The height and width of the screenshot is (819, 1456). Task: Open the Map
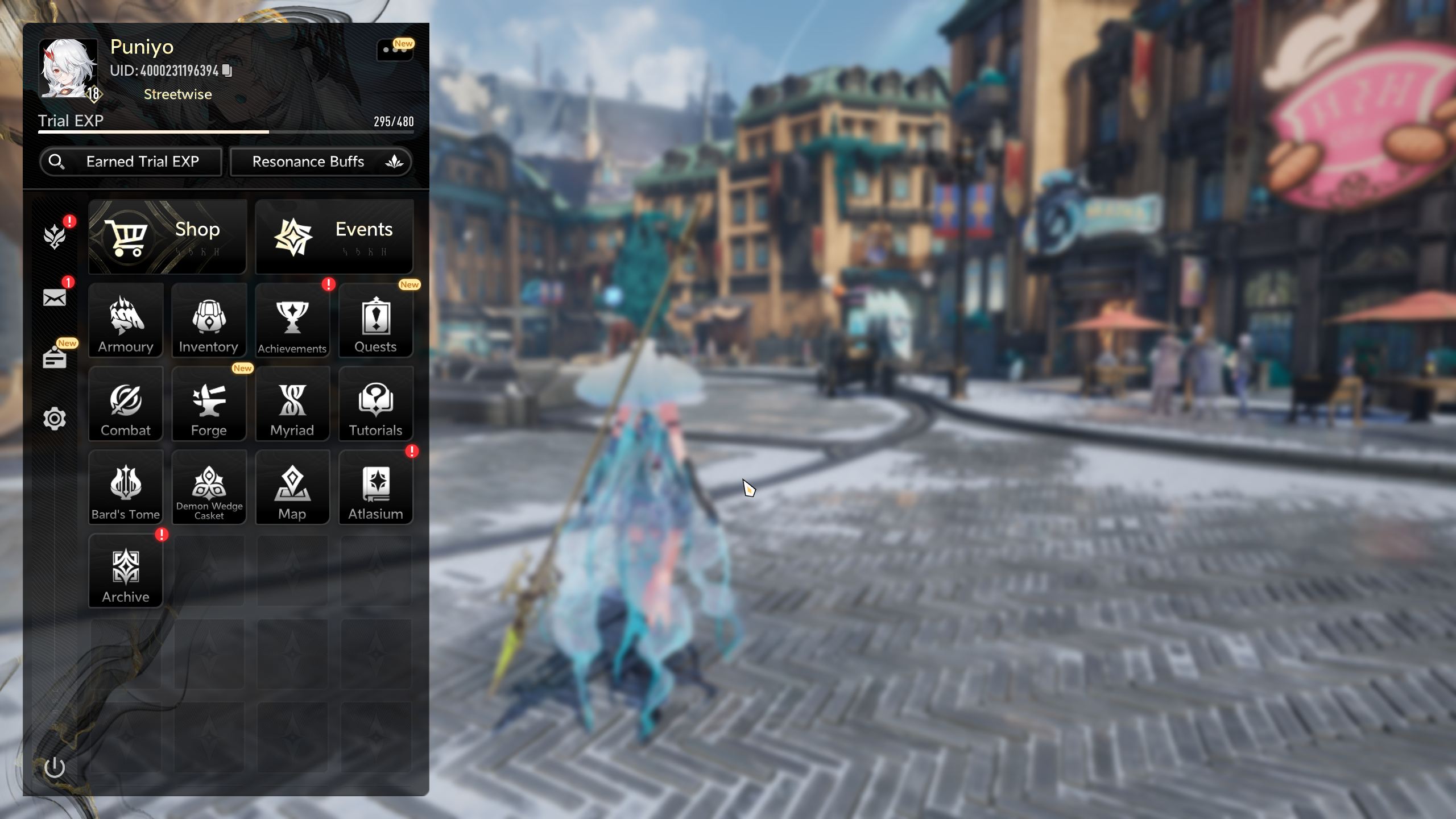pos(292,487)
